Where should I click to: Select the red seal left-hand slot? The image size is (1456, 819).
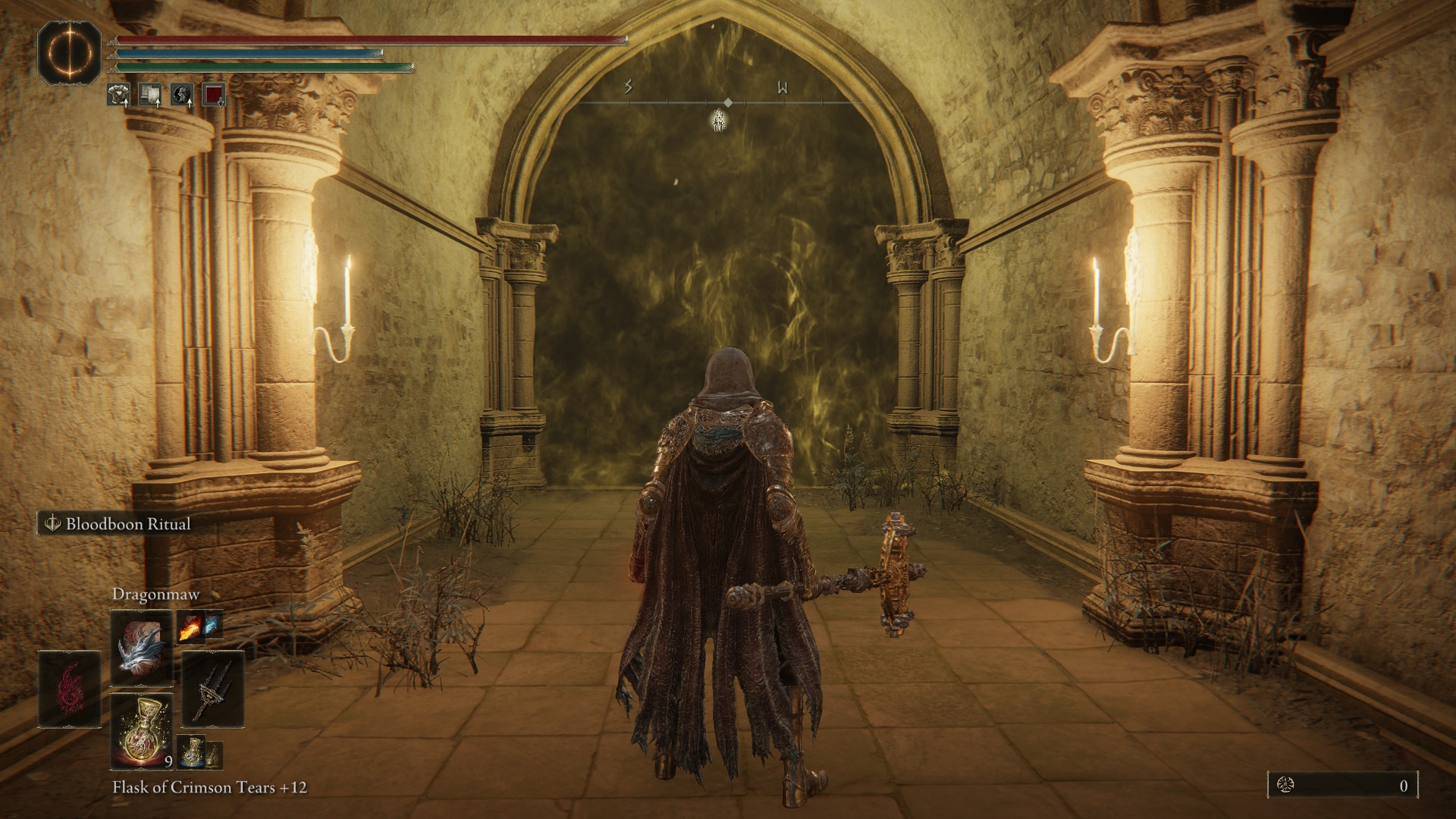pos(70,689)
